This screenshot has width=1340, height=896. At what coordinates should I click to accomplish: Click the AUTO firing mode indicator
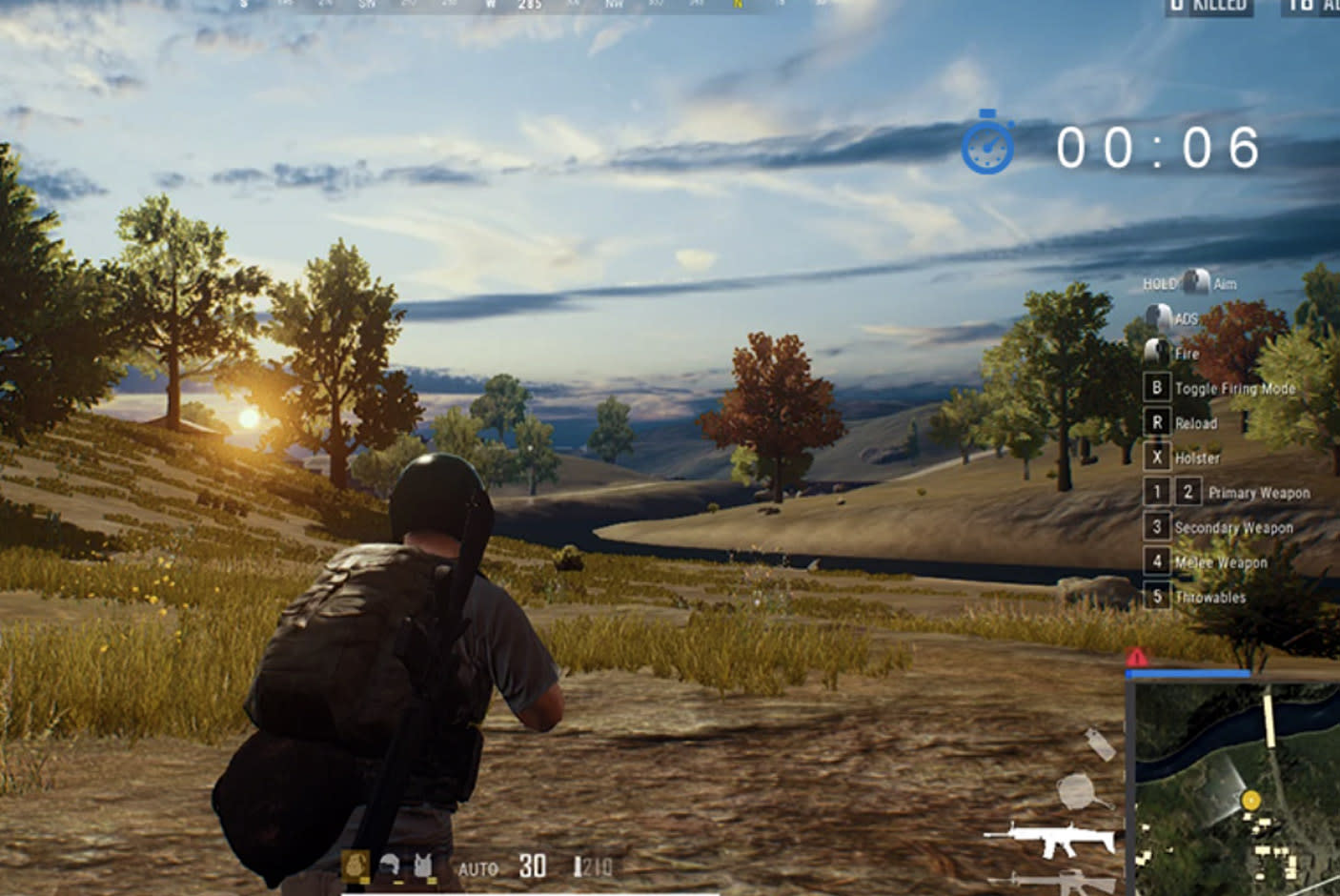click(x=477, y=868)
